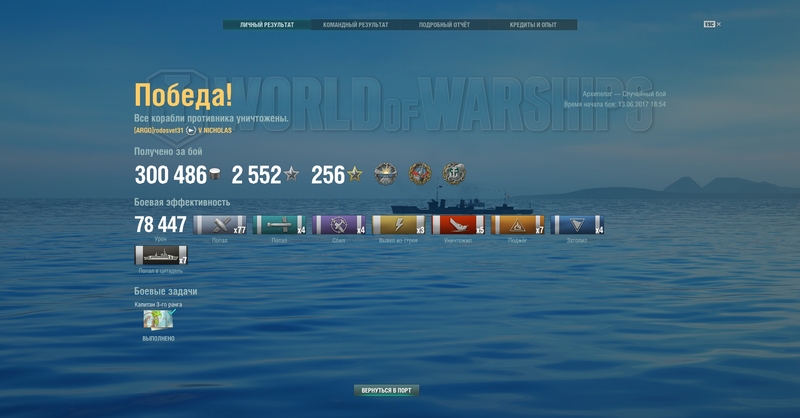Select the orange Поджёг fire ribbon
The image size is (800, 418).
coord(517,225)
